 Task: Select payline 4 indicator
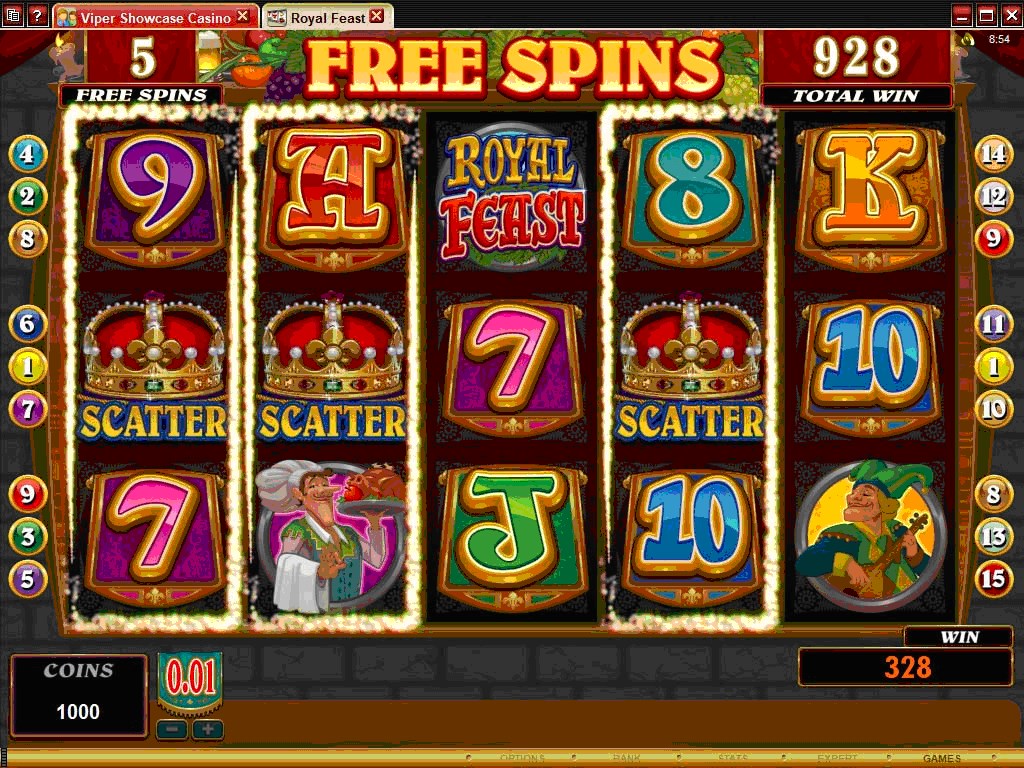[27, 154]
